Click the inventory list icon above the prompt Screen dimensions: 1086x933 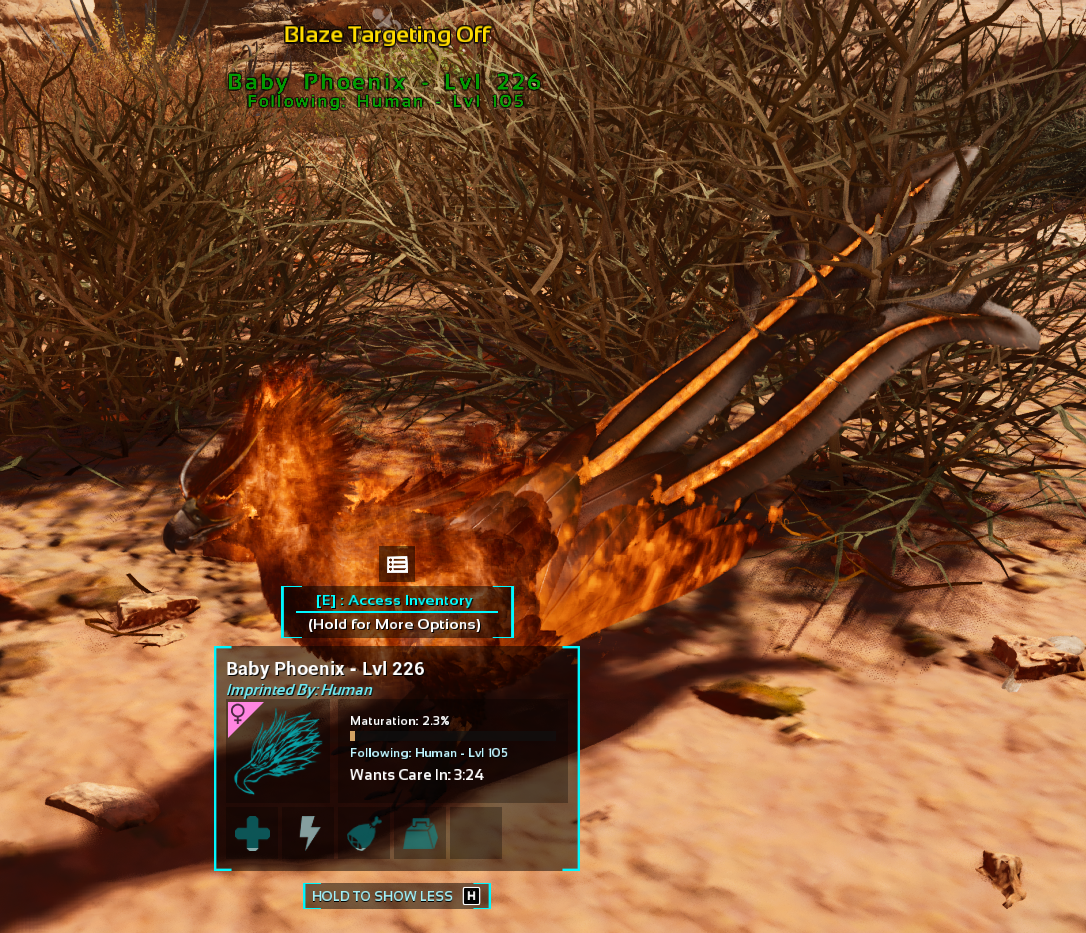397,564
